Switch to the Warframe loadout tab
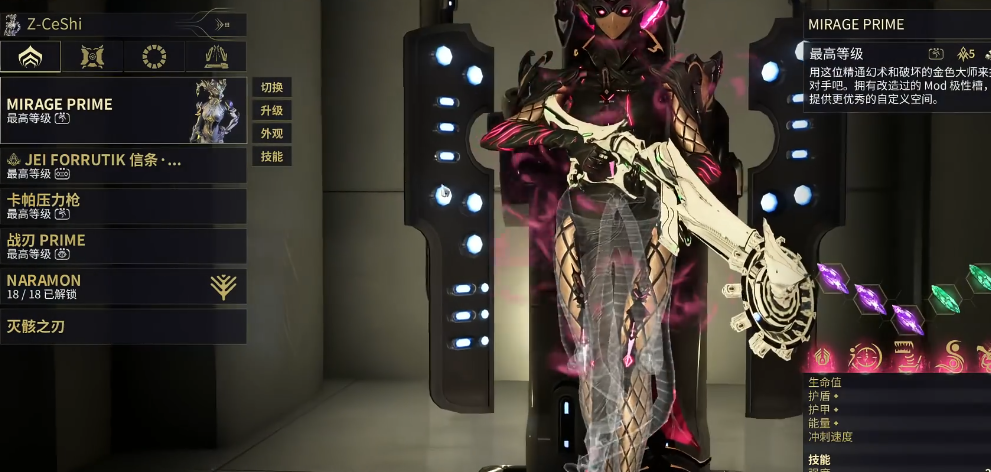Image resolution: width=991 pixels, height=472 pixels. [x=31, y=57]
